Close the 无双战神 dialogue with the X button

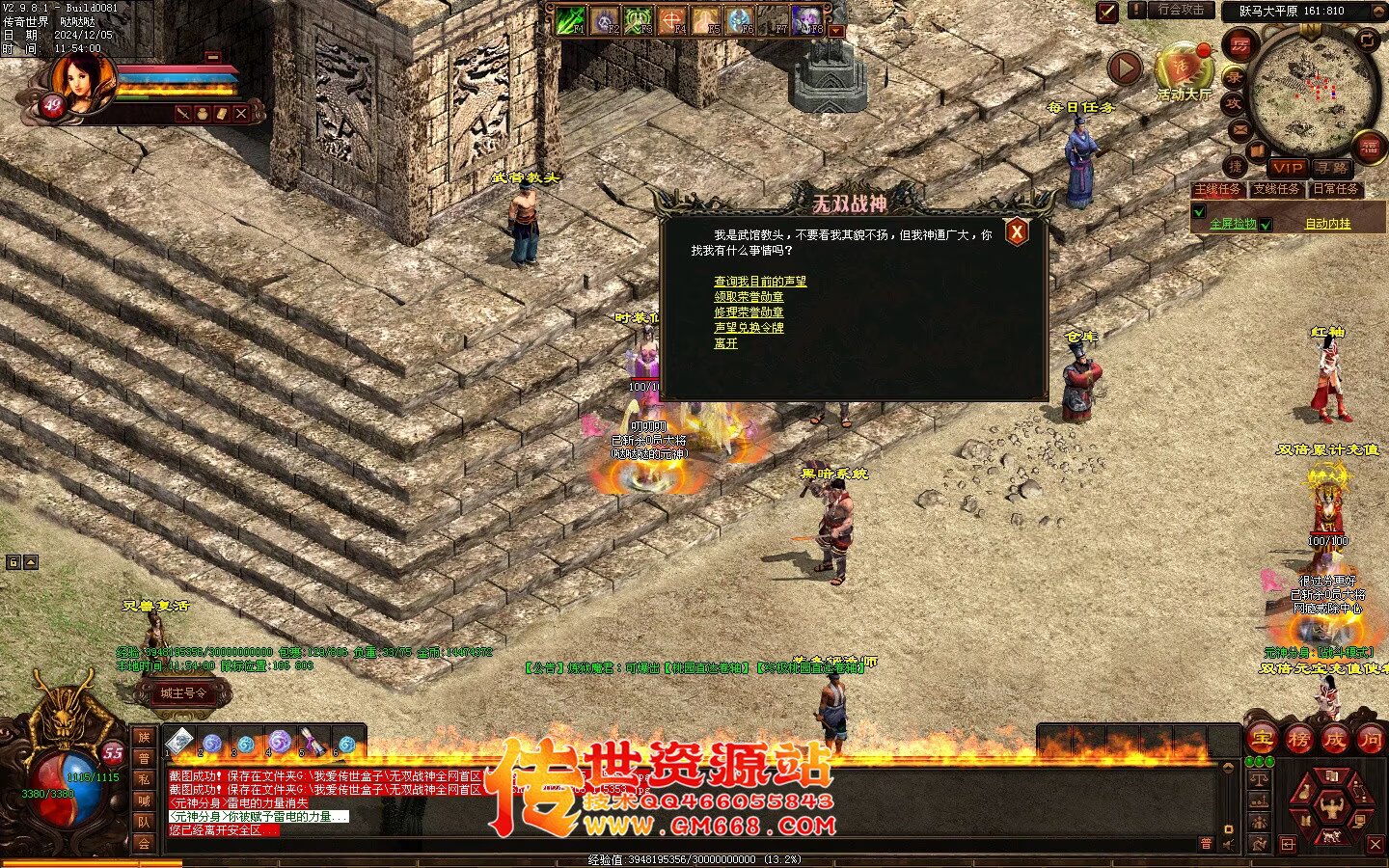pos(1016,231)
